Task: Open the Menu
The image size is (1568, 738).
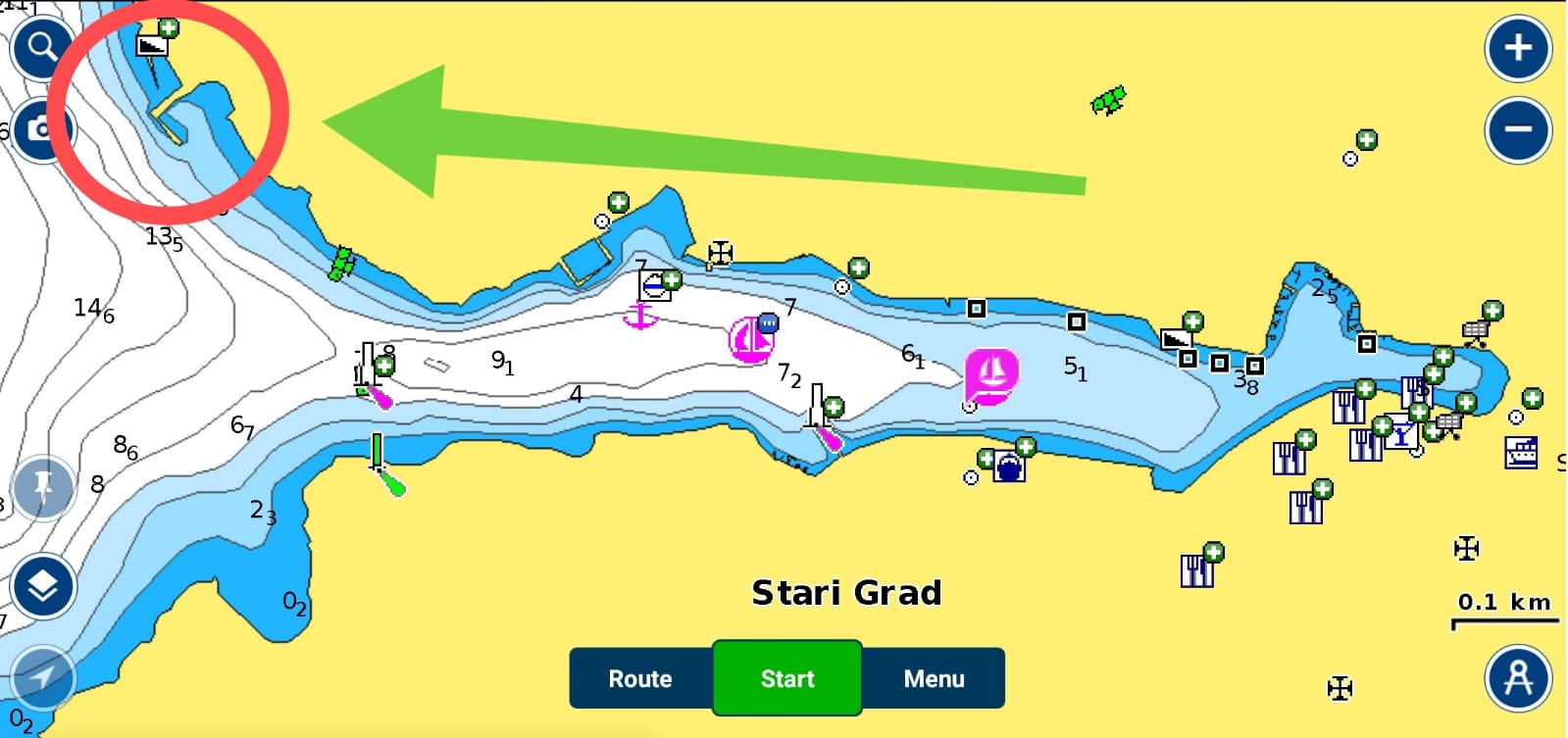Action: tap(934, 678)
